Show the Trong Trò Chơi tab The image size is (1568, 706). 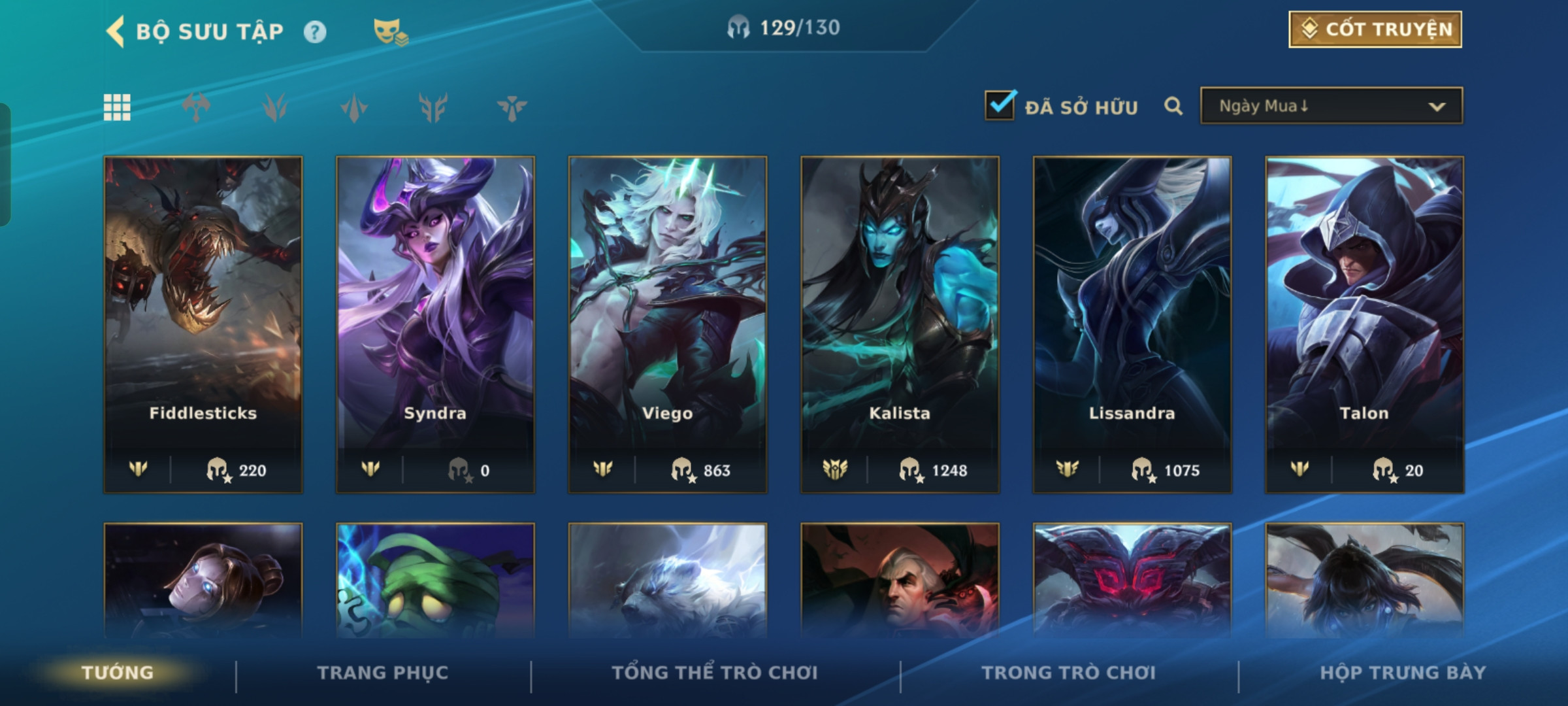1068,673
